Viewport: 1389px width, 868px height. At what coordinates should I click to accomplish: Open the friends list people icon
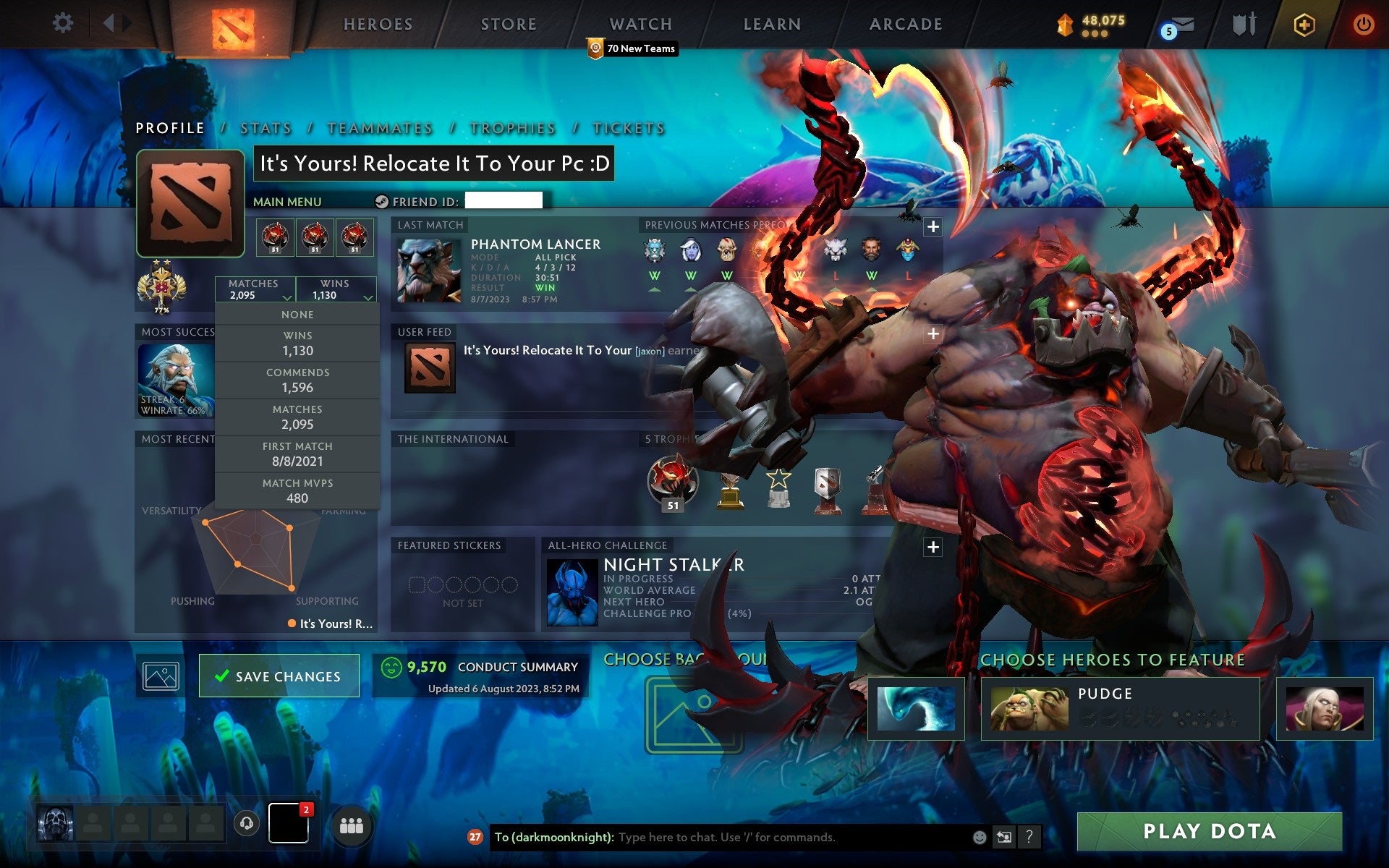(x=352, y=824)
